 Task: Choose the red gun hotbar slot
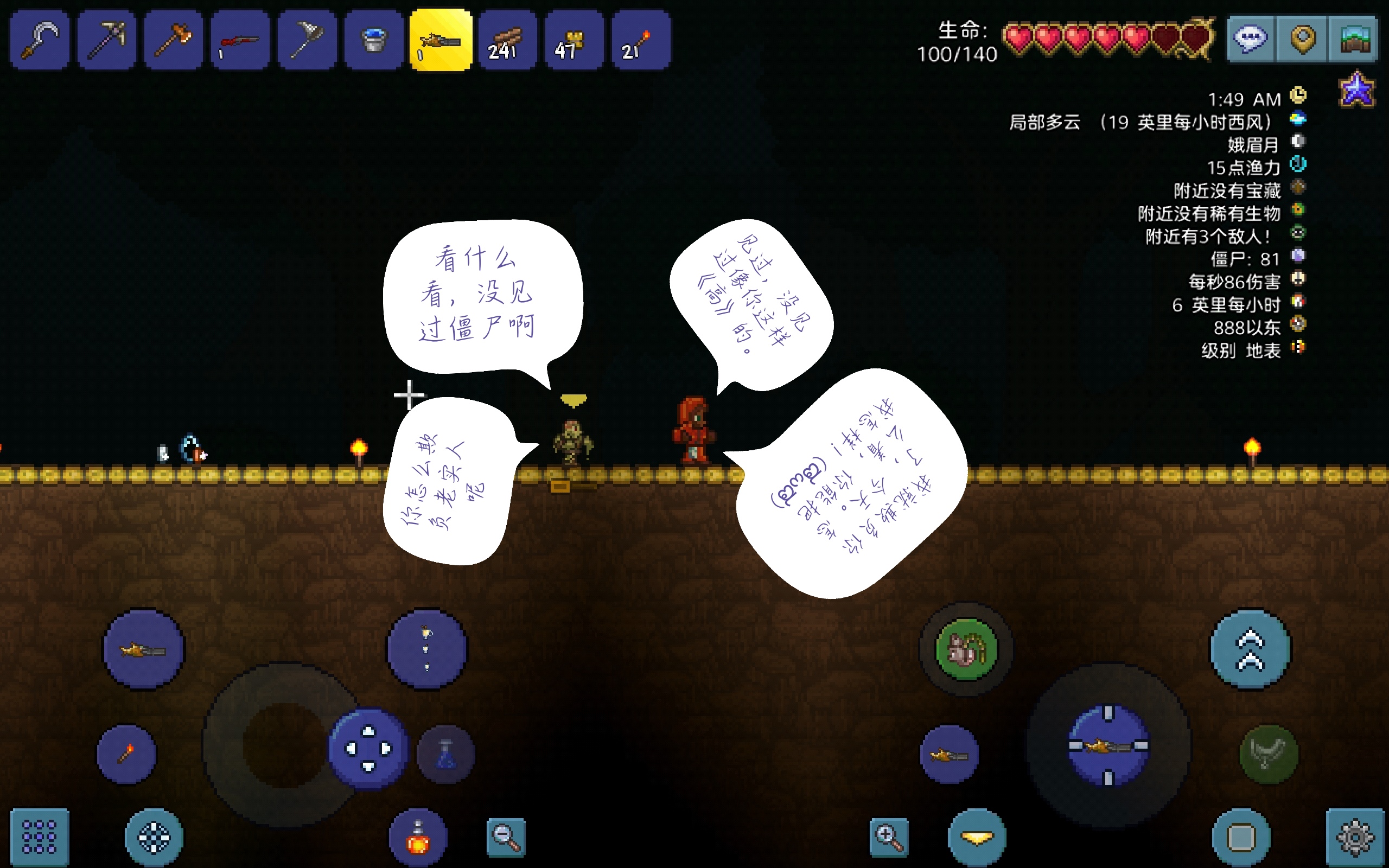click(x=240, y=40)
